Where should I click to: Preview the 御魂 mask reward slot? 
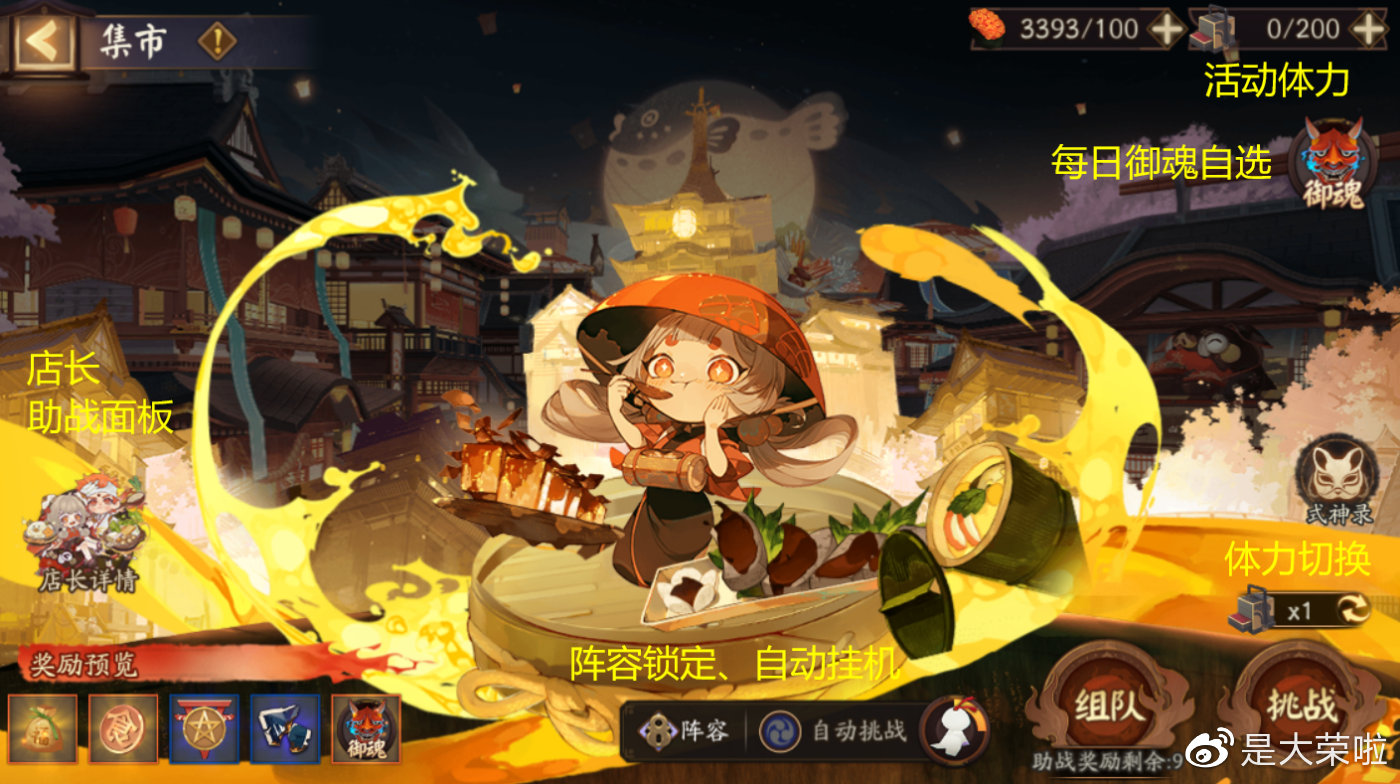pos(366,729)
